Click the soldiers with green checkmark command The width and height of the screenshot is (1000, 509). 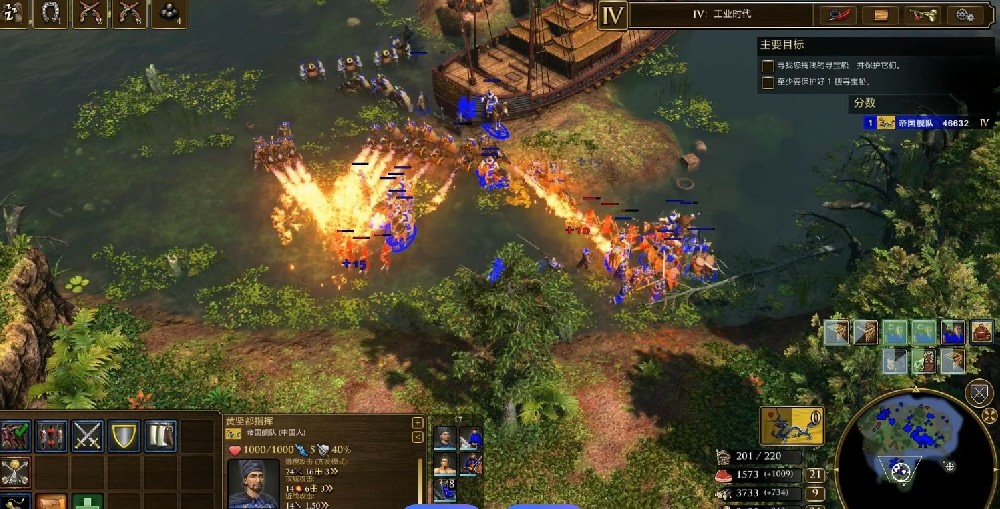pyautogui.click(x=14, y=435)
